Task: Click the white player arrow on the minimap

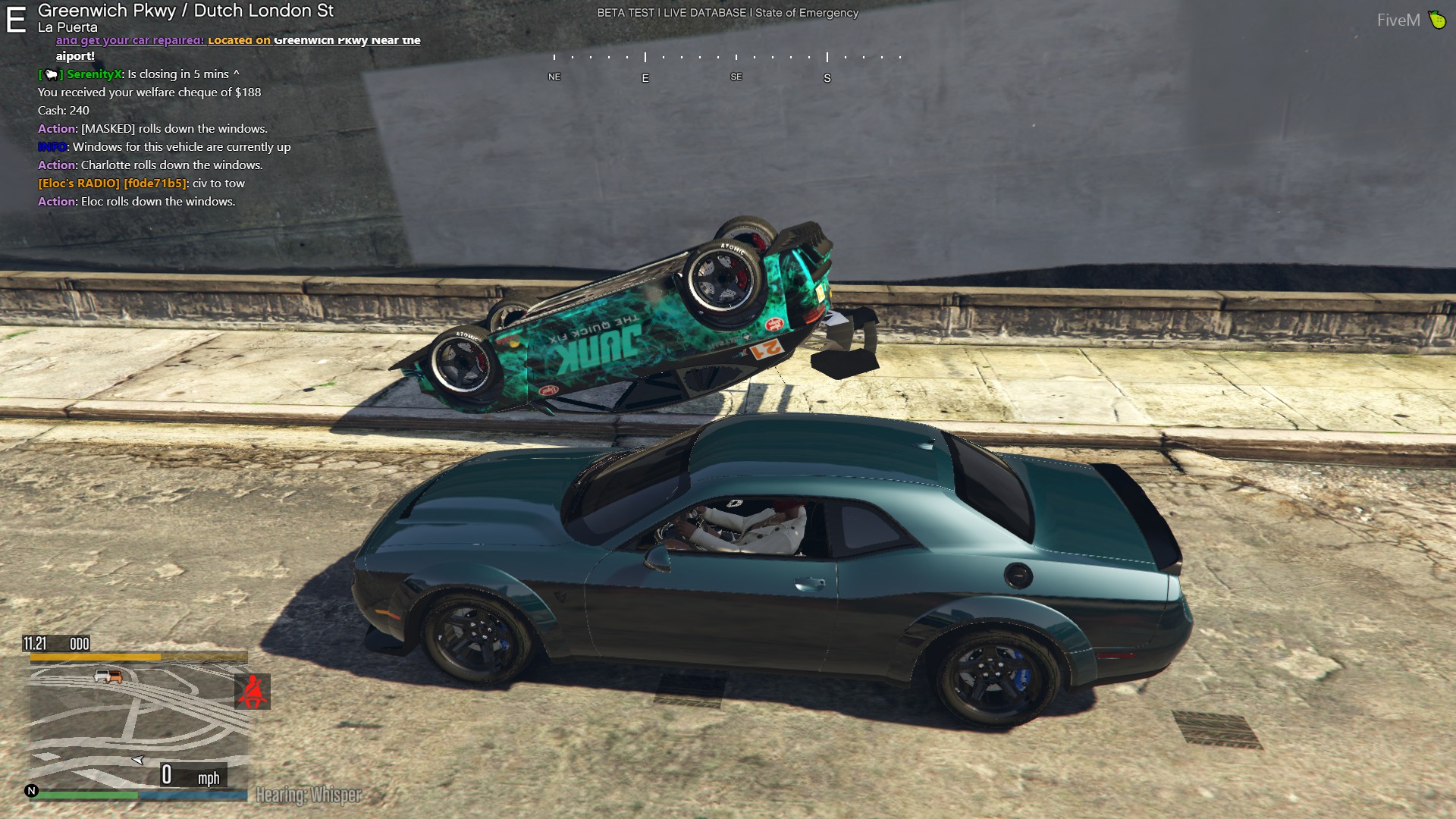Action: [138, 759]
